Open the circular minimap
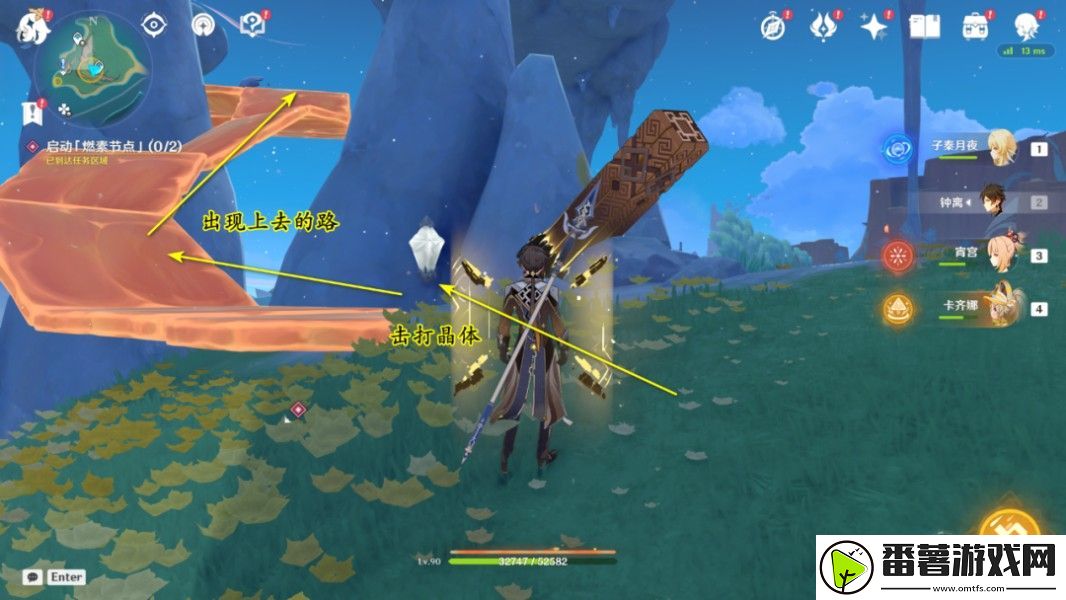The width and height of the screenshot is (1066, 600). [x=92, y=68]
